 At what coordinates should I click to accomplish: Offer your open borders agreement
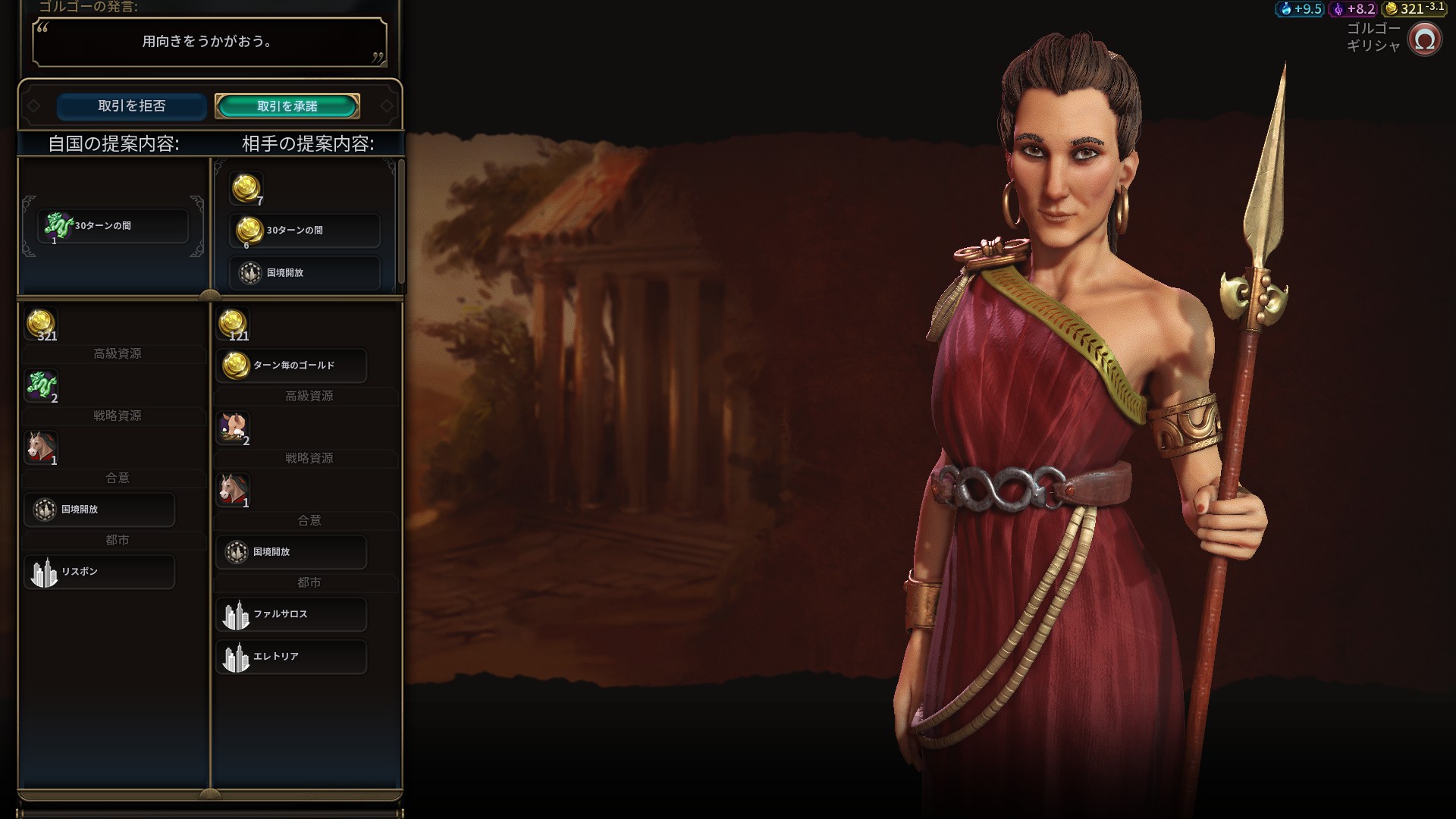99,510
